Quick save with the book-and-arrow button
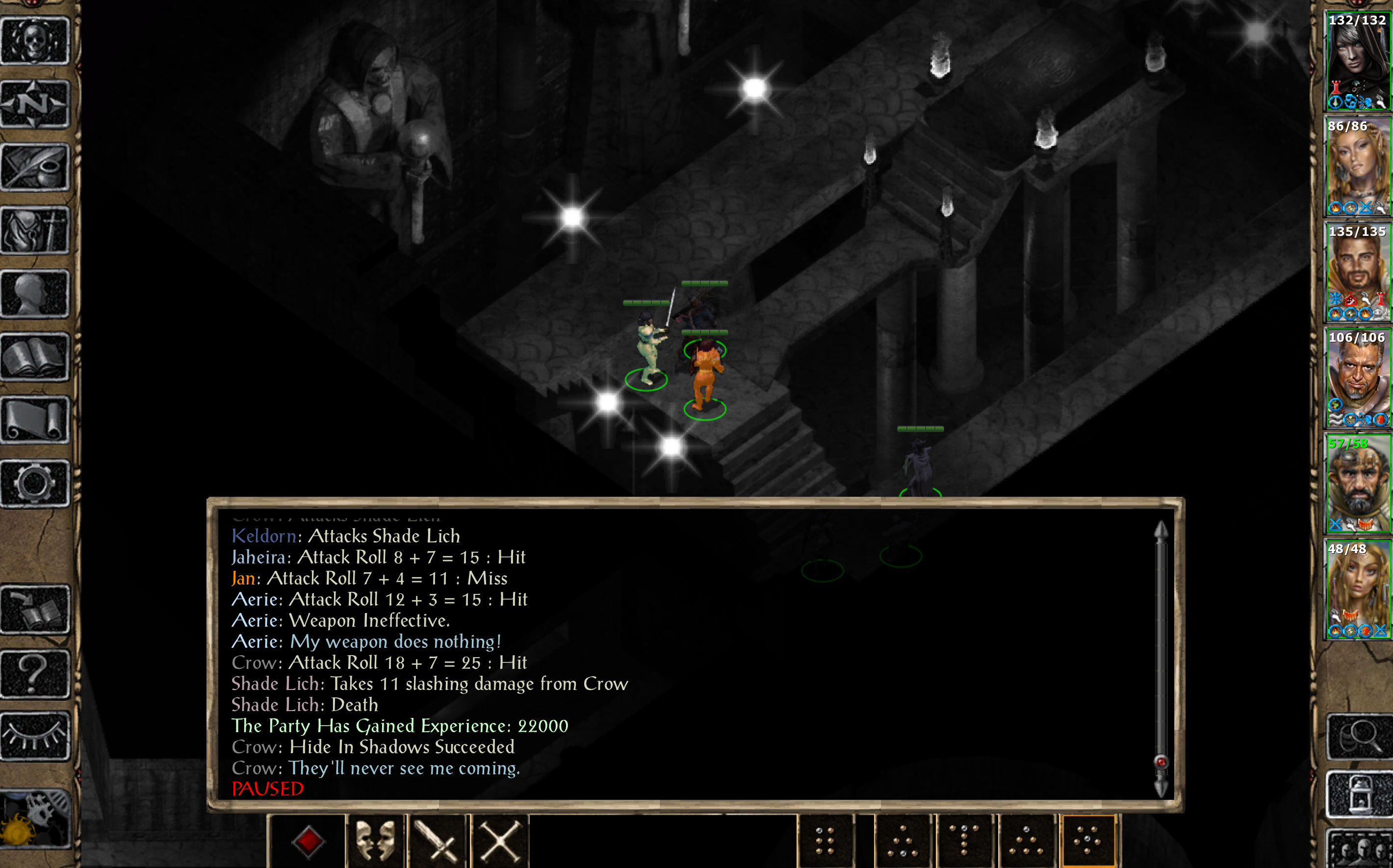The image size is (1393, 868). coord(35,610)
